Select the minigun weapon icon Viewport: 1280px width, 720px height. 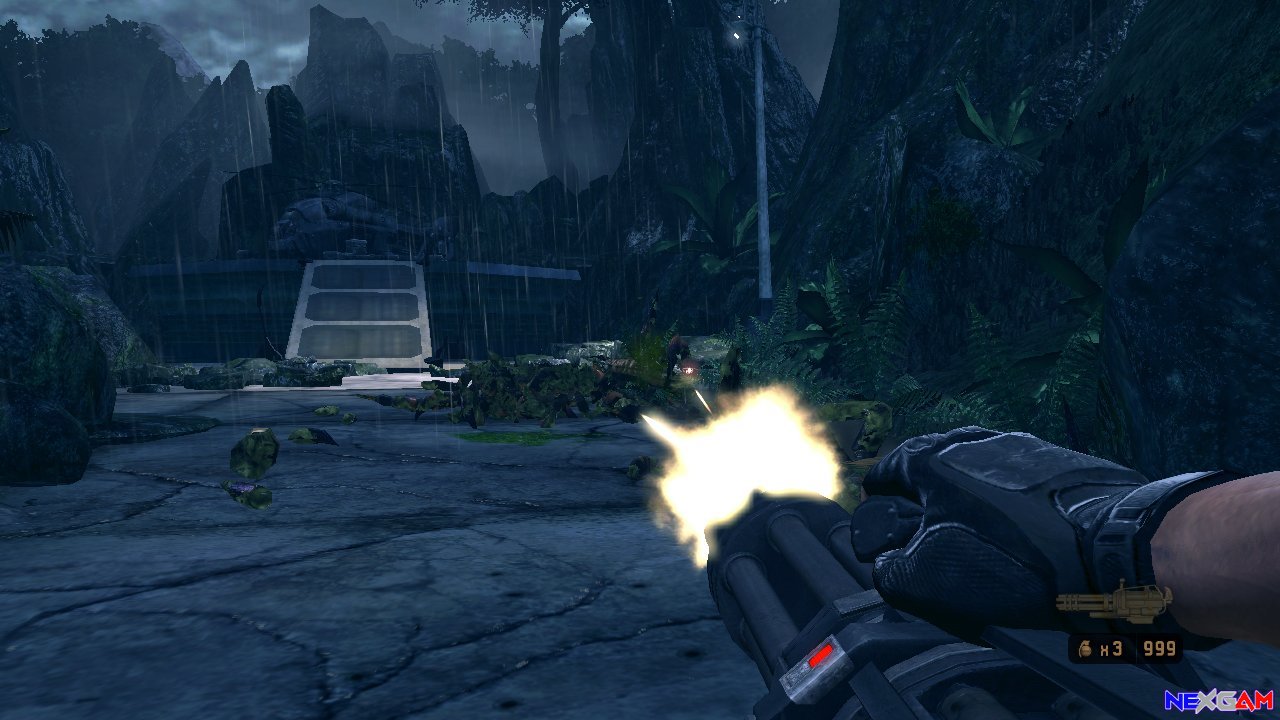(1113, 602)
